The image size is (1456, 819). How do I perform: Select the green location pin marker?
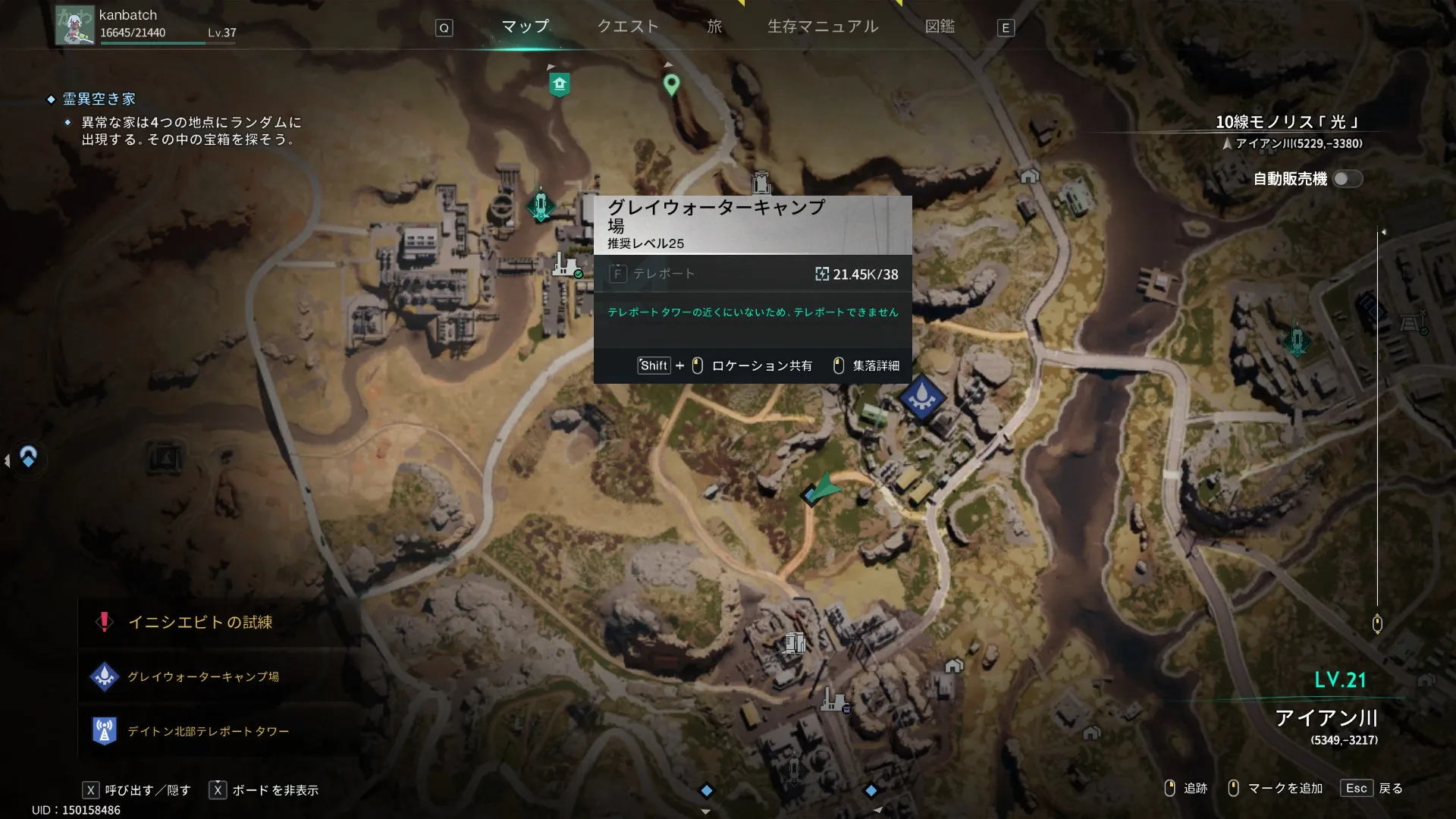pyautogui.click(x=671, y=84)
